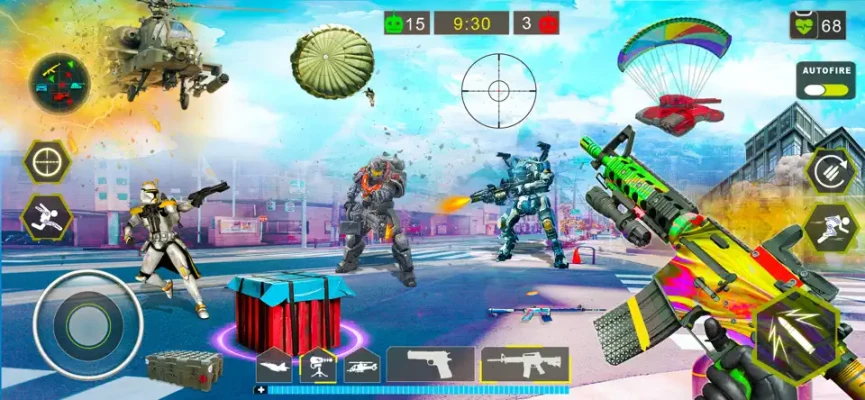Activate the sprint running-figure button

(x=830, y=227)
